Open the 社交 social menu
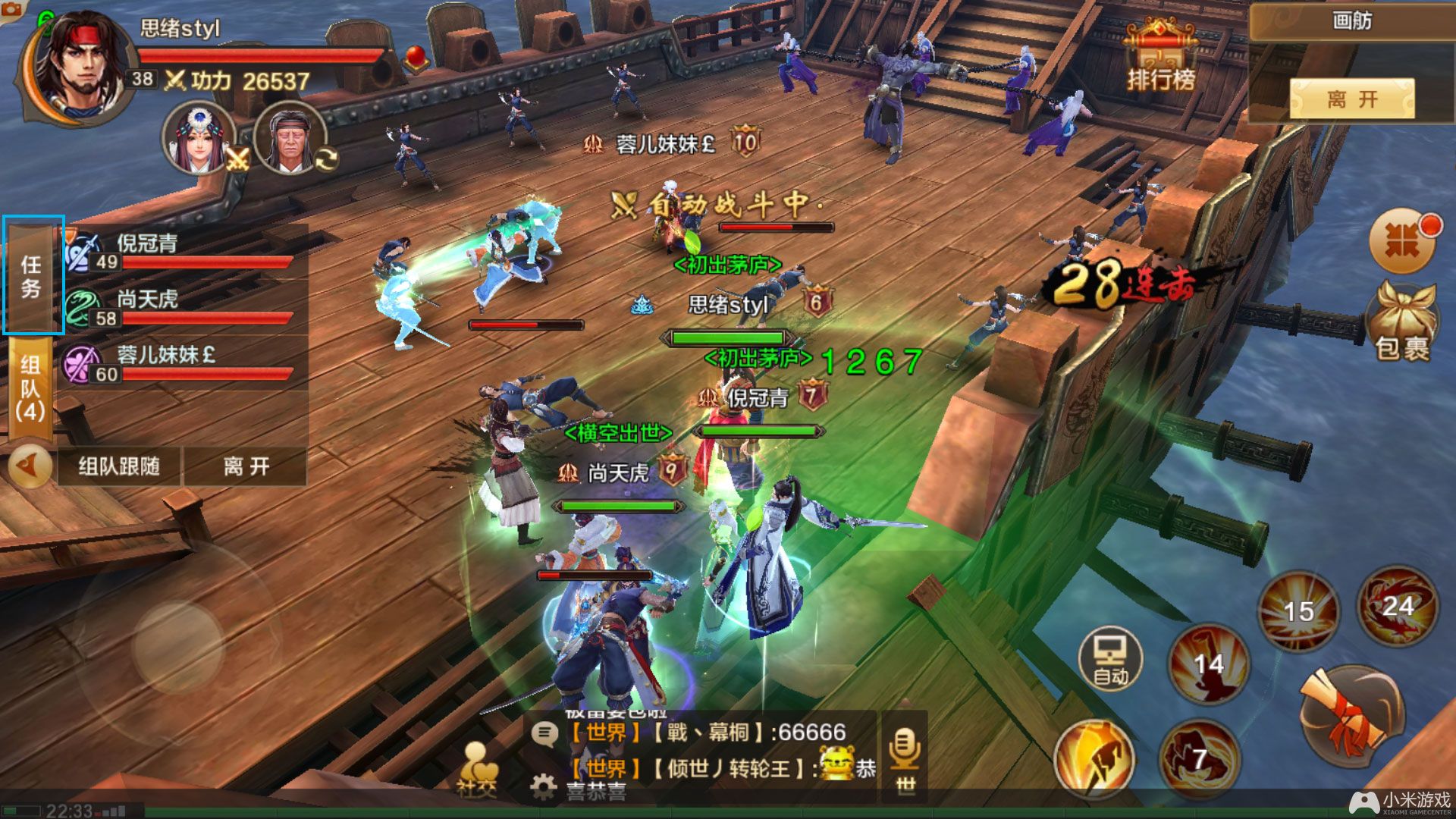 477,770
